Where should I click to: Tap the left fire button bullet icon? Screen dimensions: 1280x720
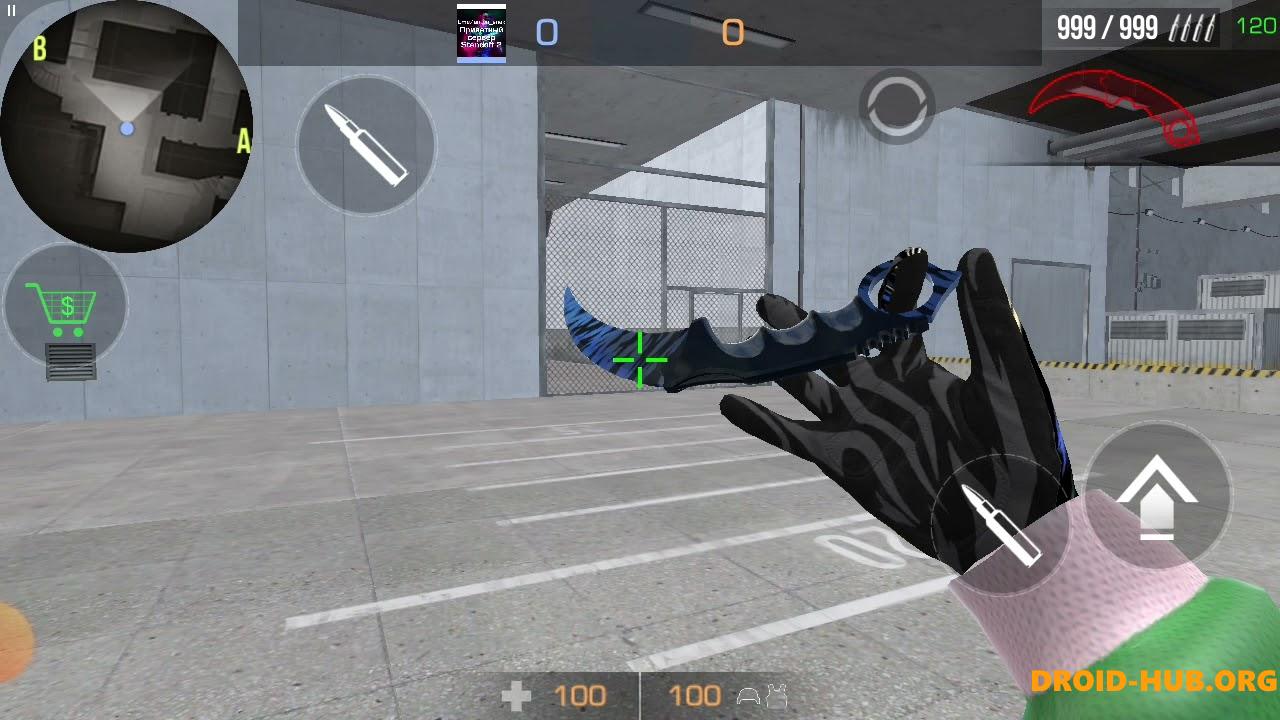365,145
